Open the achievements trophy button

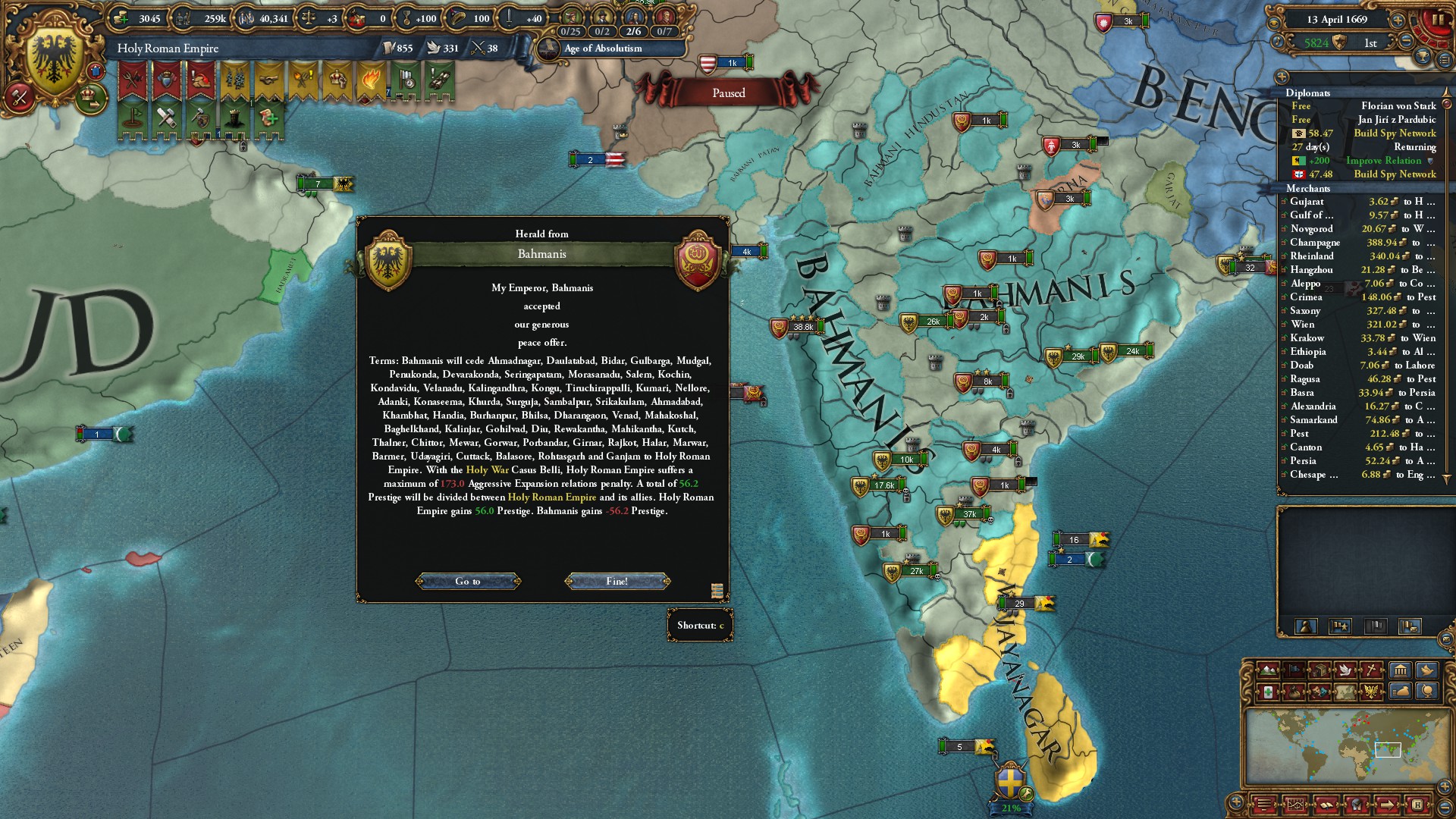tap(1423, 57)
